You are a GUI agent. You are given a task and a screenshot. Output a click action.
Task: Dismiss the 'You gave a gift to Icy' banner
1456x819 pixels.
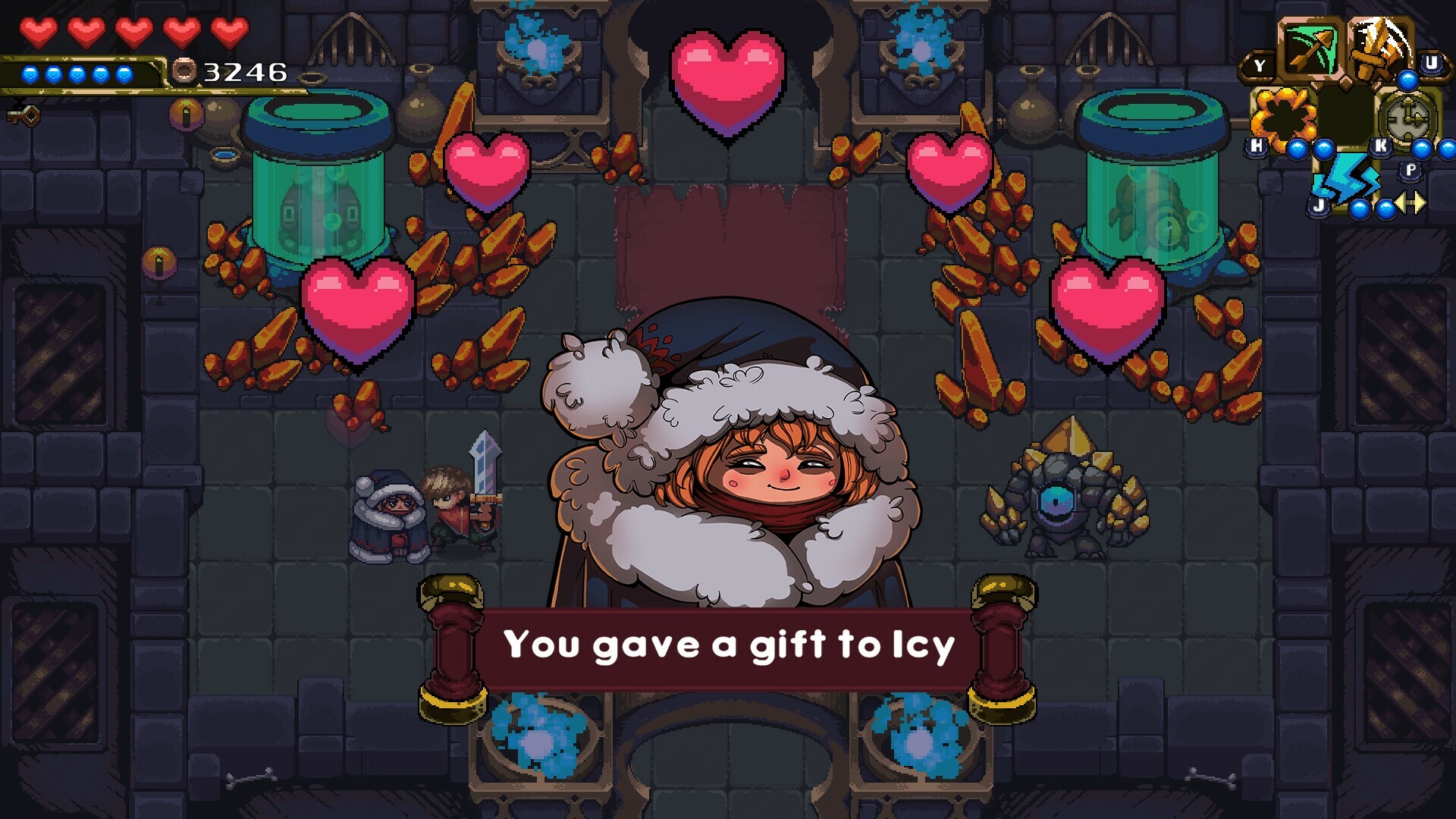click(x=728, y=646)
